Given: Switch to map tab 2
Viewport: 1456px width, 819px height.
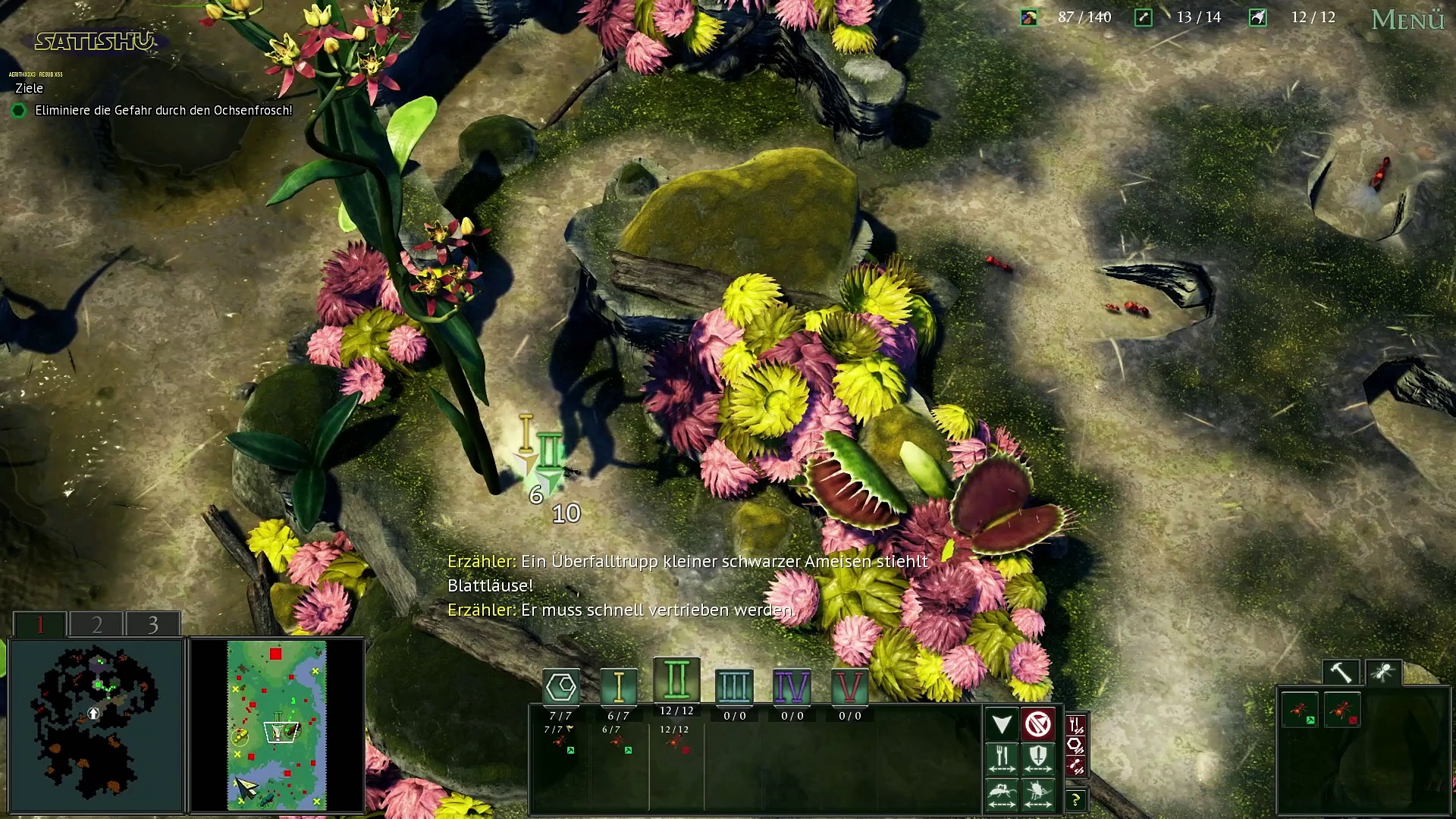Looking at the screenshot, I should [96, 624].
